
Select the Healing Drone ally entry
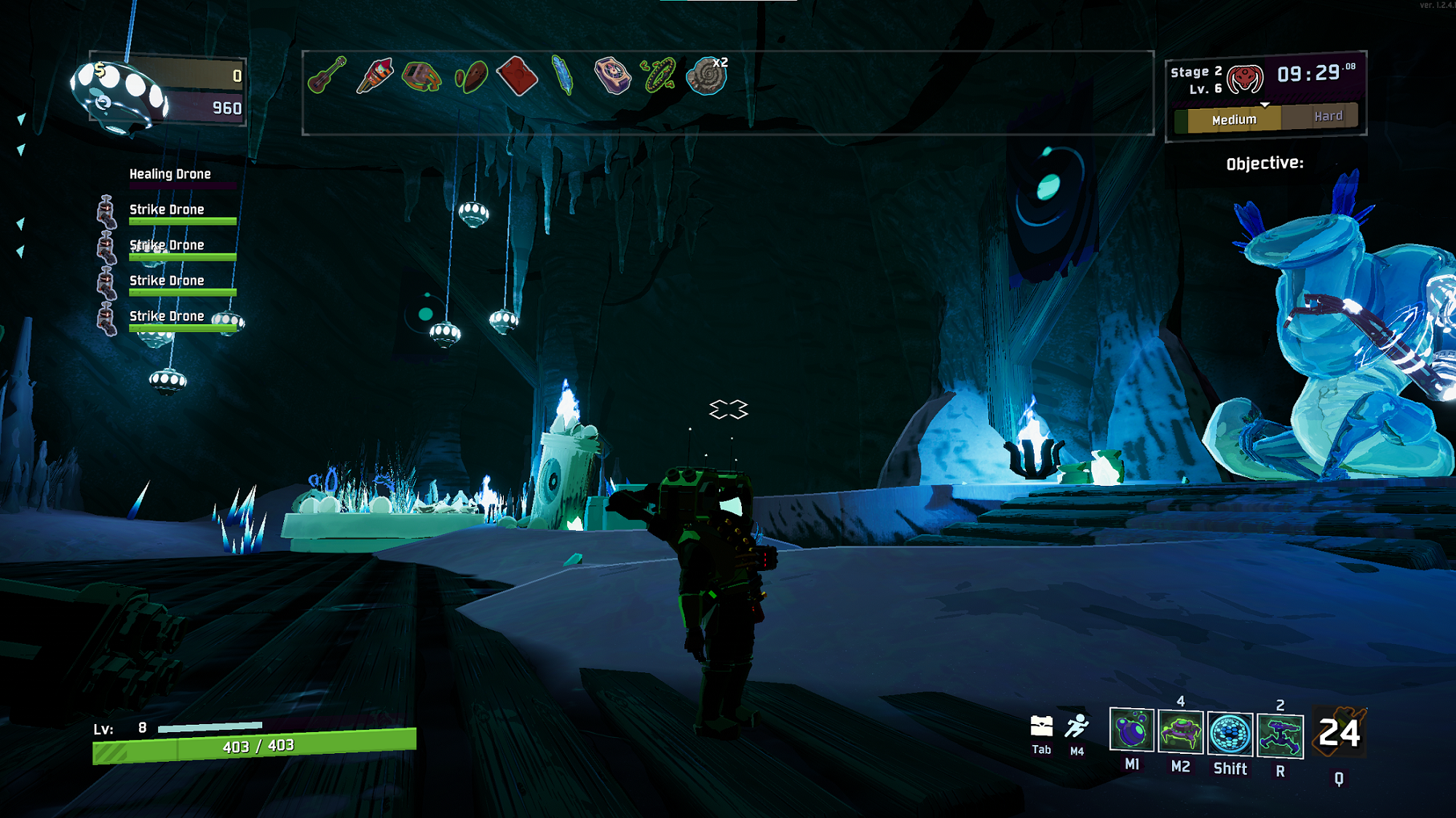[x=170, y=175]
